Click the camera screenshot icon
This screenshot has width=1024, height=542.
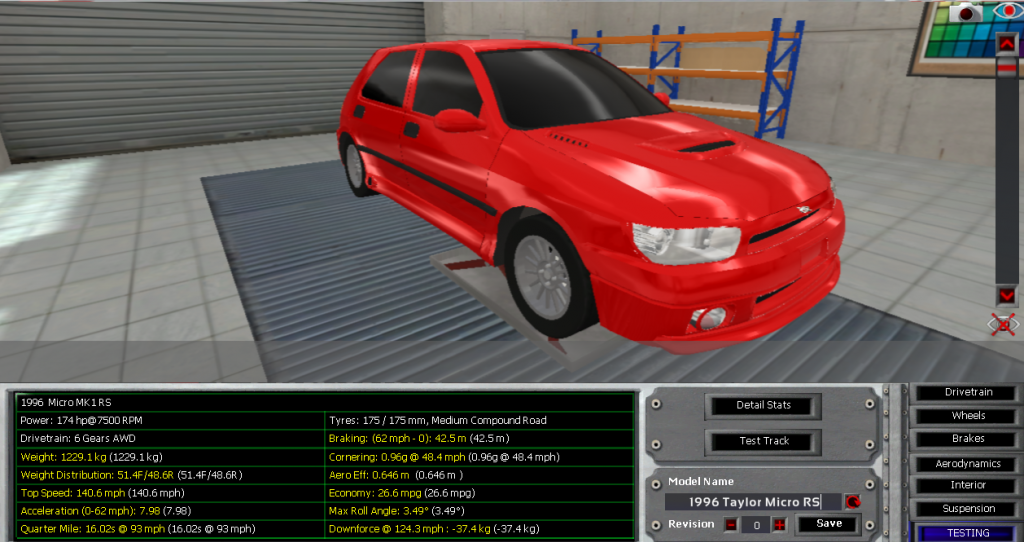(967, 12)
